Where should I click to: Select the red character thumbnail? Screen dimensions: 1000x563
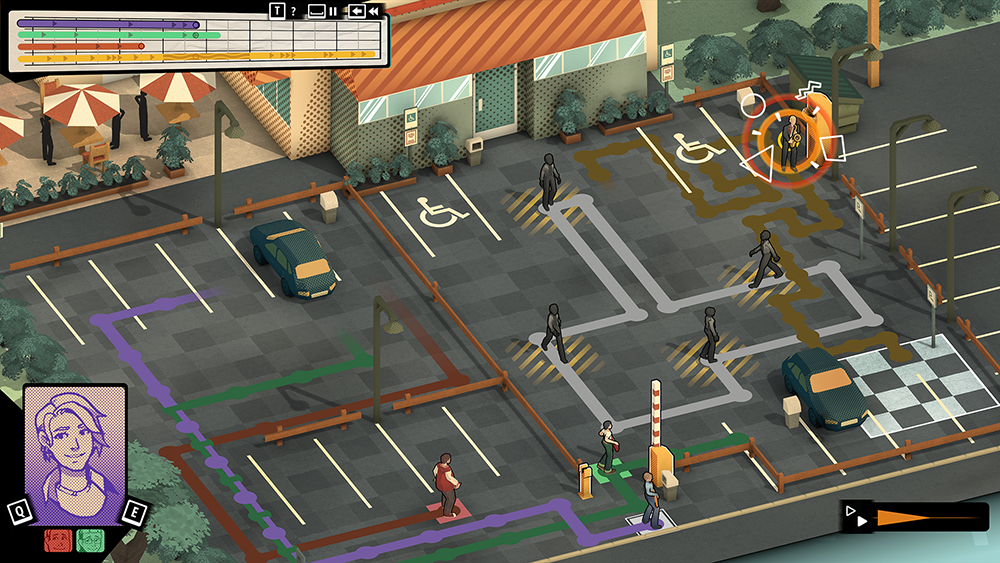[58, 539]
